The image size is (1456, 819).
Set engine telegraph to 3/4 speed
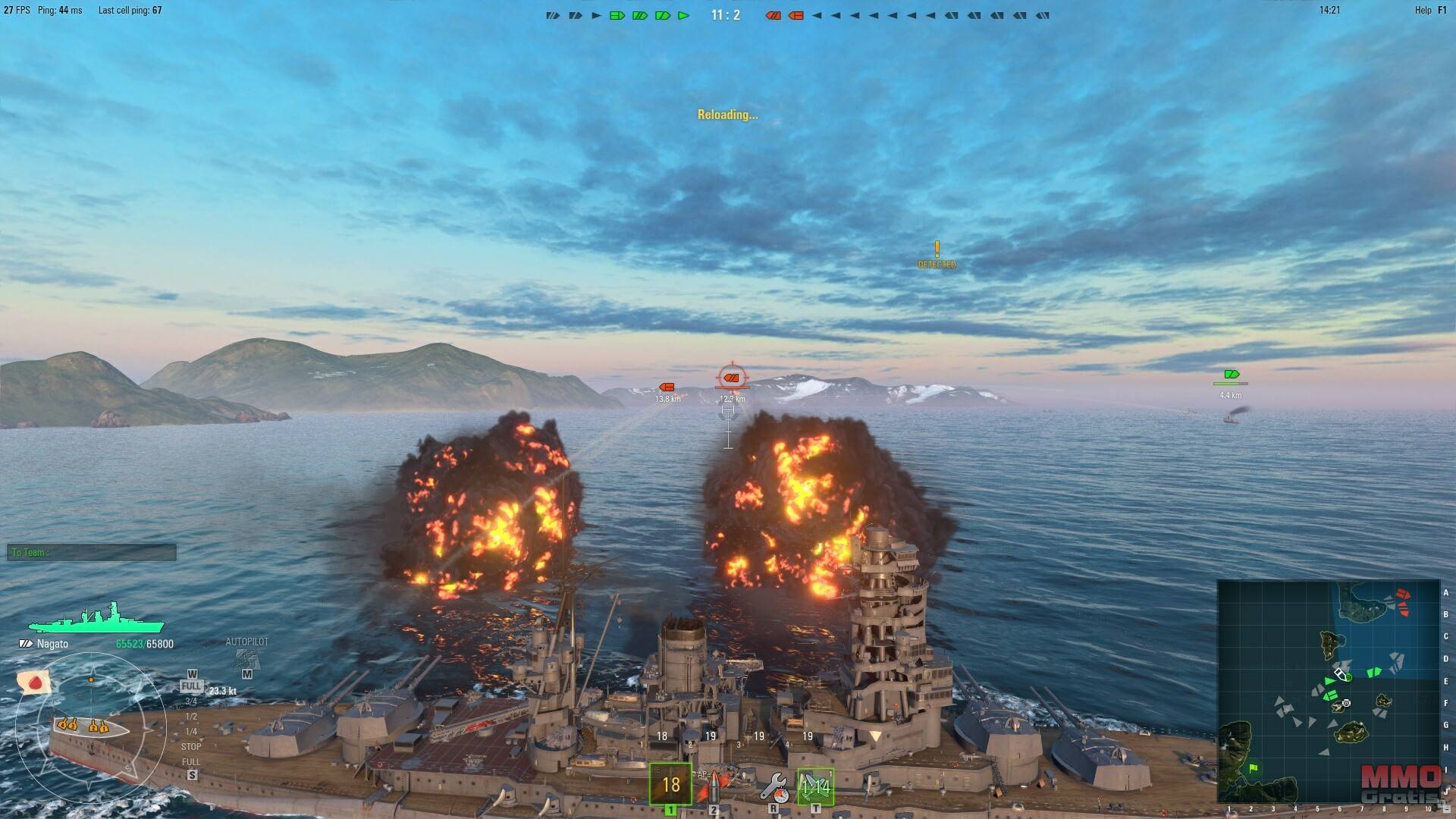[x=191, y=701]
